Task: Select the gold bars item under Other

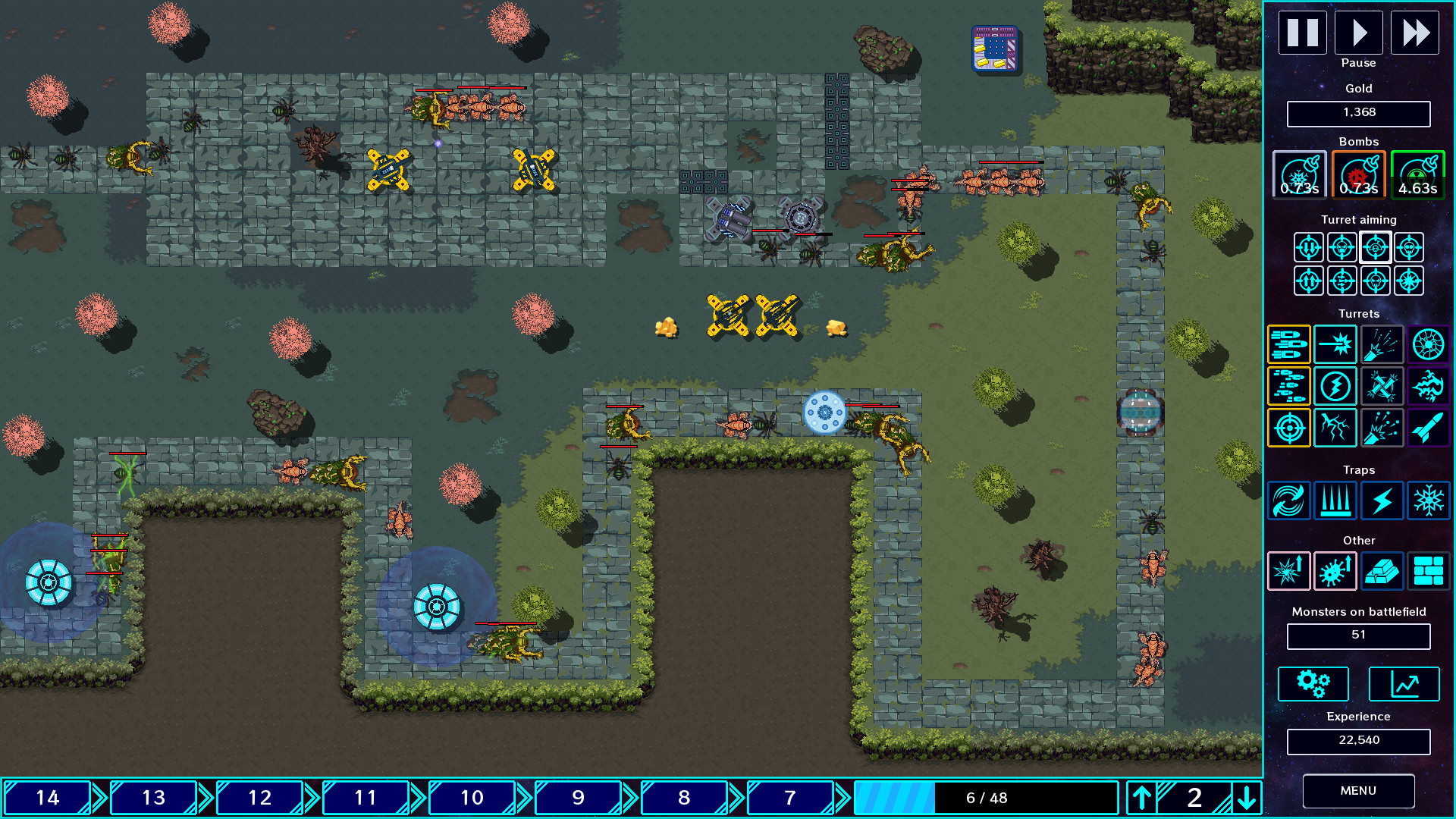Action: (x=1382, y=571)
